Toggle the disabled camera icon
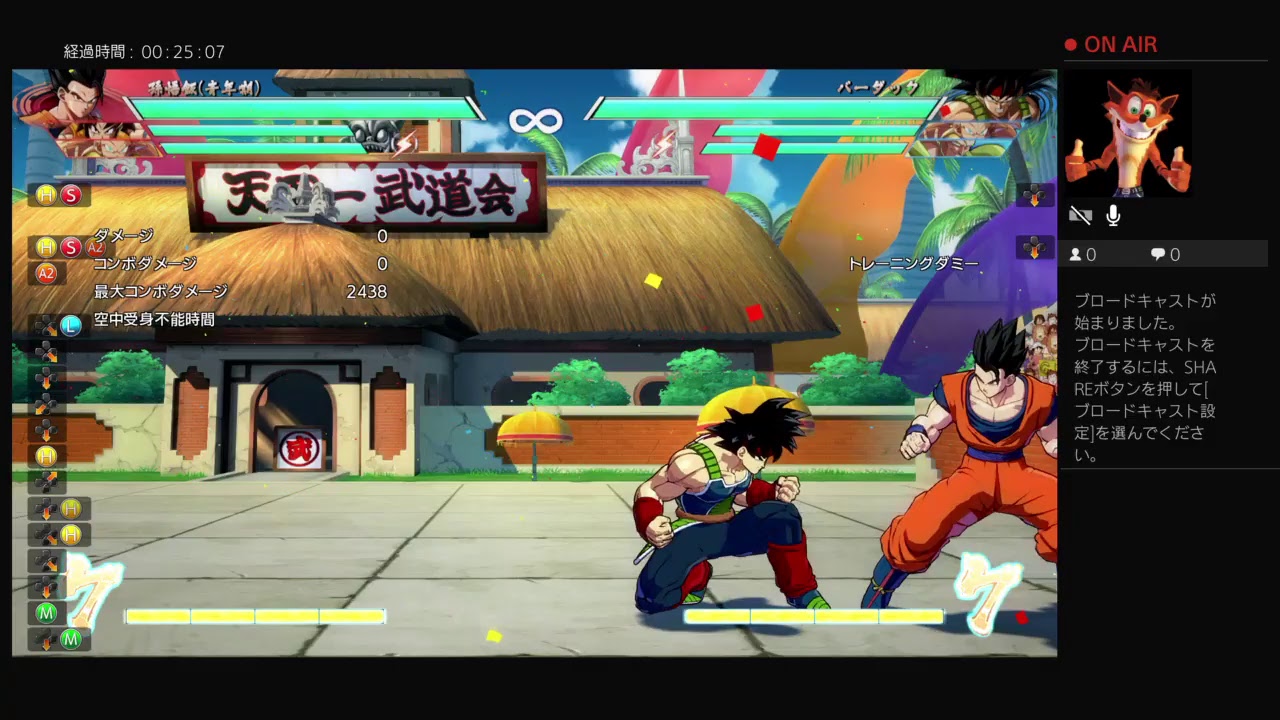Viewport: 1280px width, 720px height. pyautogui.click(x=1080, y=214)
